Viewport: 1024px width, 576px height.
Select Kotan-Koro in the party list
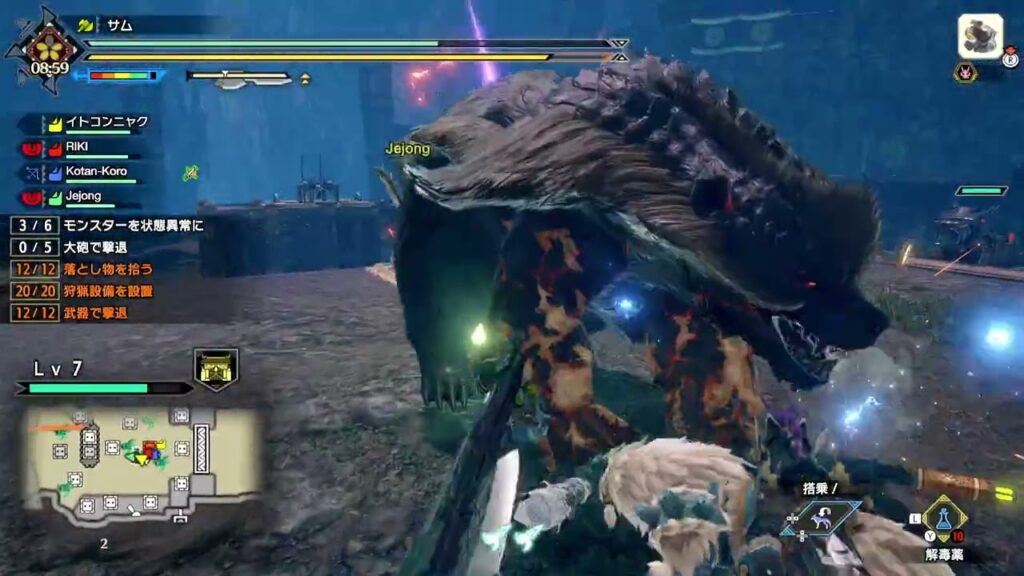point(96,172)
